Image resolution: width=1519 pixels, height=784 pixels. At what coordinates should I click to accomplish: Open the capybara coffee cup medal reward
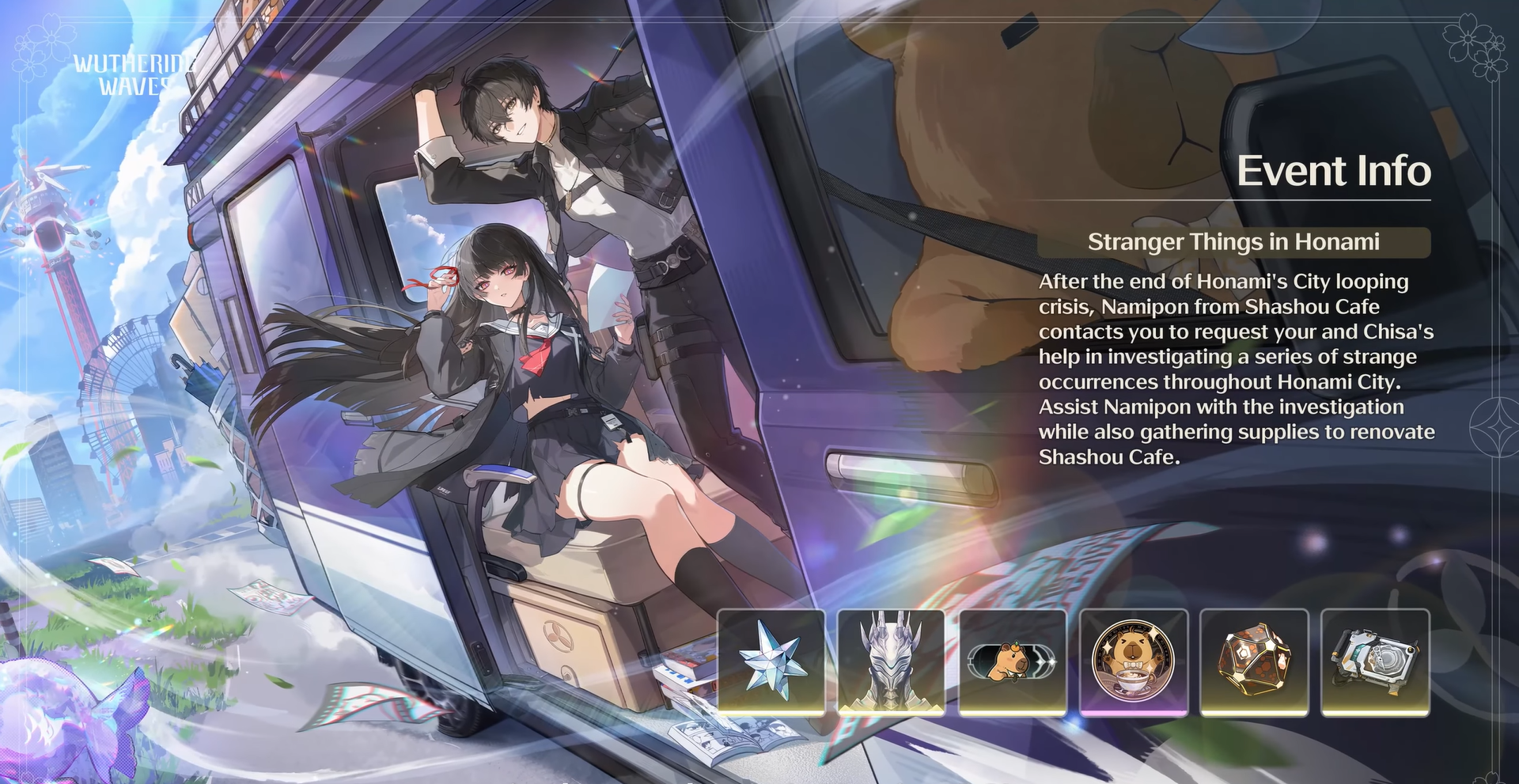[1134, 662]
